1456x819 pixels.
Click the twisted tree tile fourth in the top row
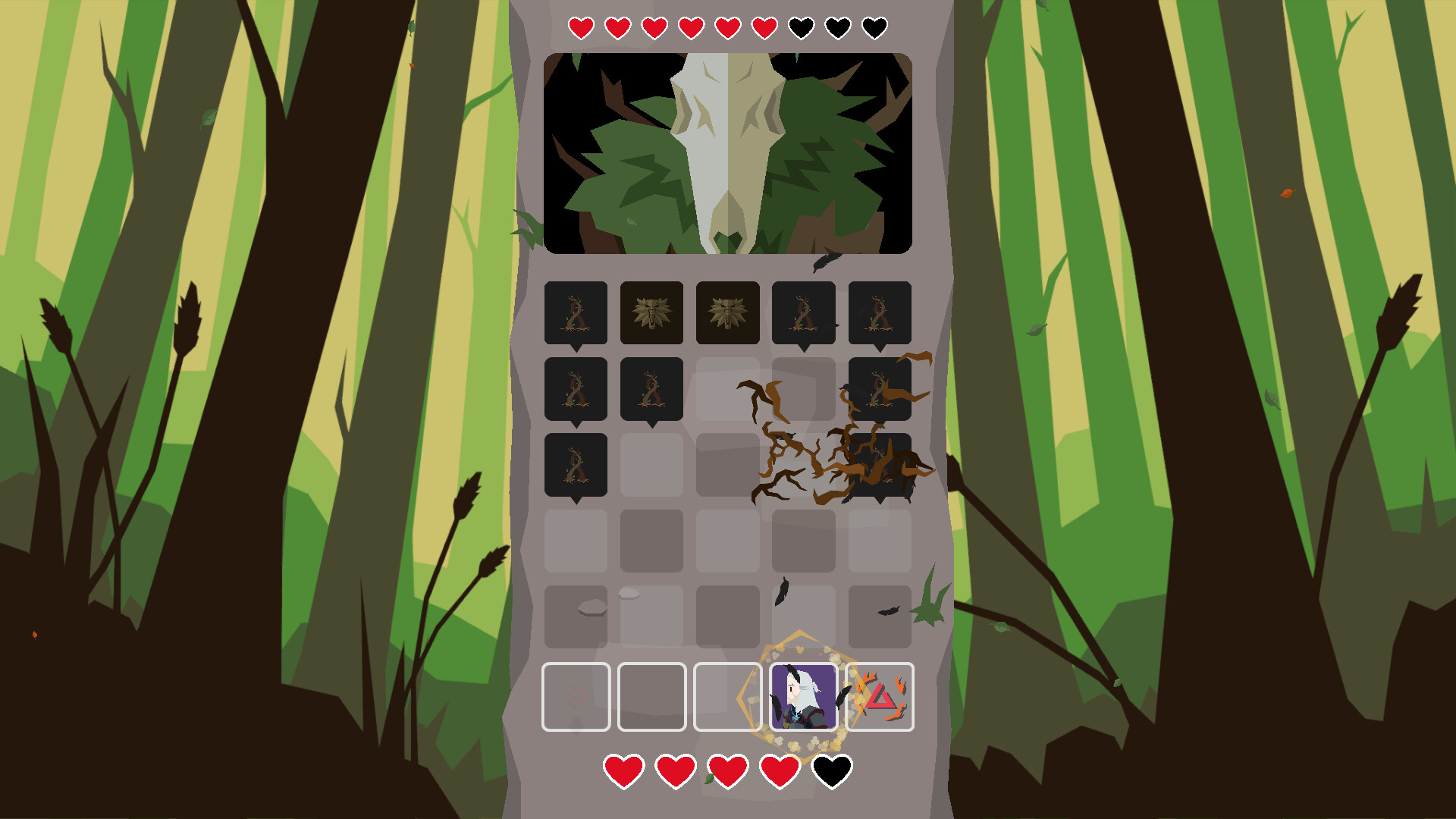(x=803, y=312)
